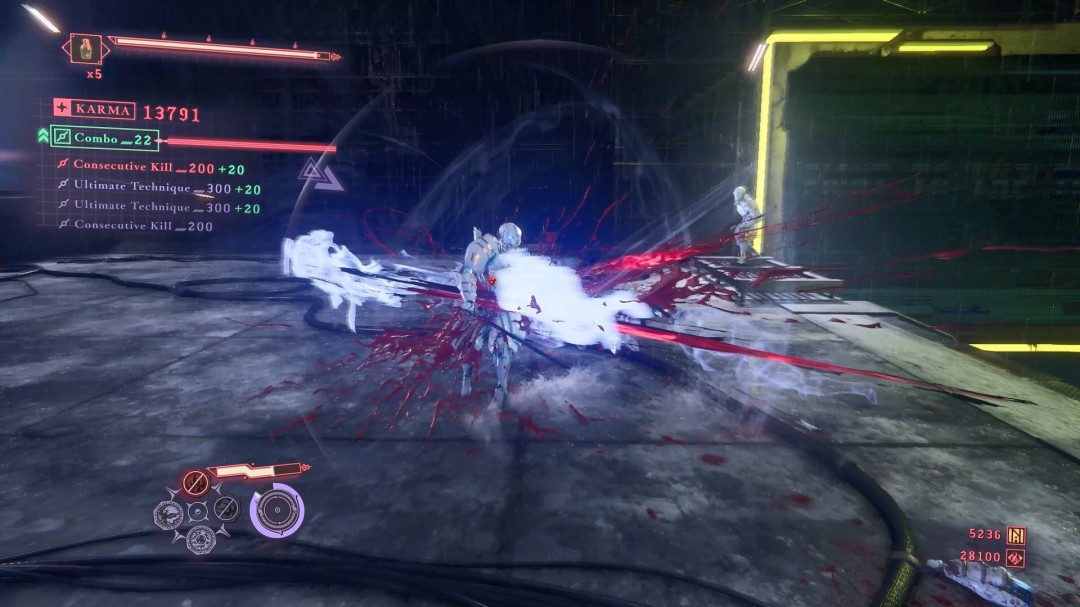Activate the purple circular gauge dial
The height and width of the screenshot is (607, 1080).
click(277, 510)
